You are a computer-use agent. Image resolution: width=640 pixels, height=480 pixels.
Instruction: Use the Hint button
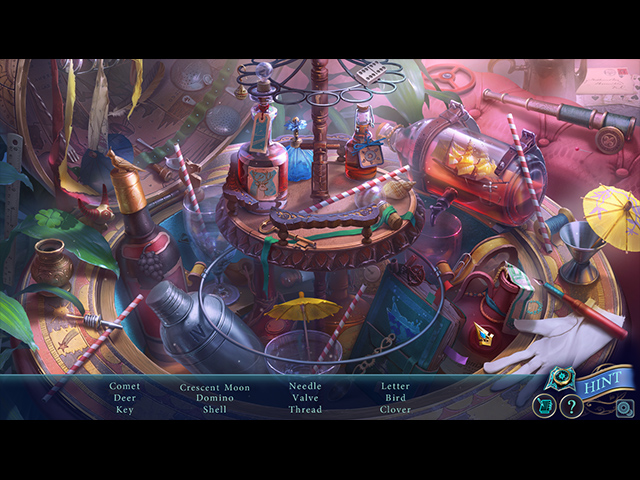click(599, 379)
